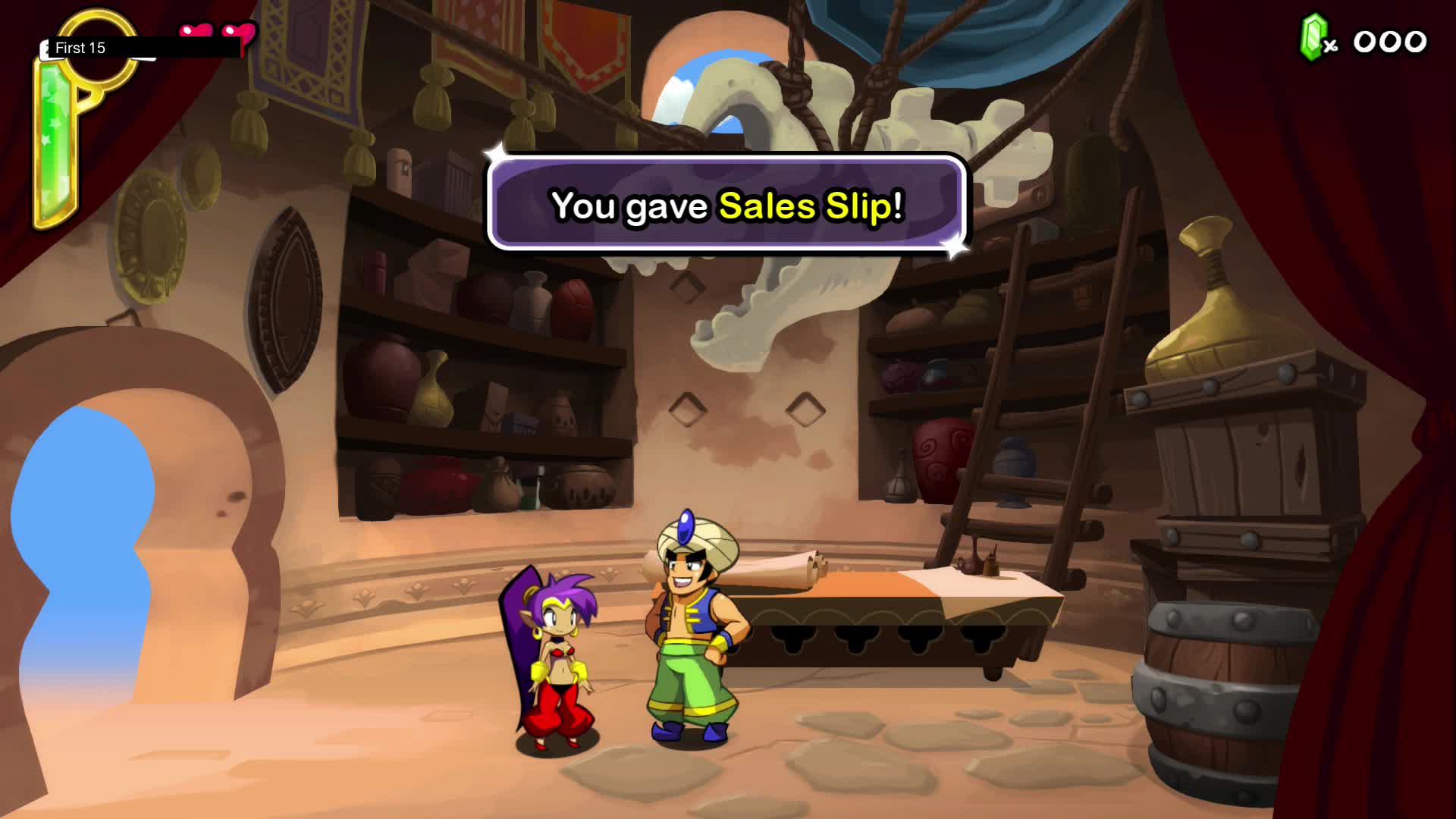The height and width of the screenshot is (819, 1456).
Task: Click the small white badge near the magic meter
Action: (45, 49)
